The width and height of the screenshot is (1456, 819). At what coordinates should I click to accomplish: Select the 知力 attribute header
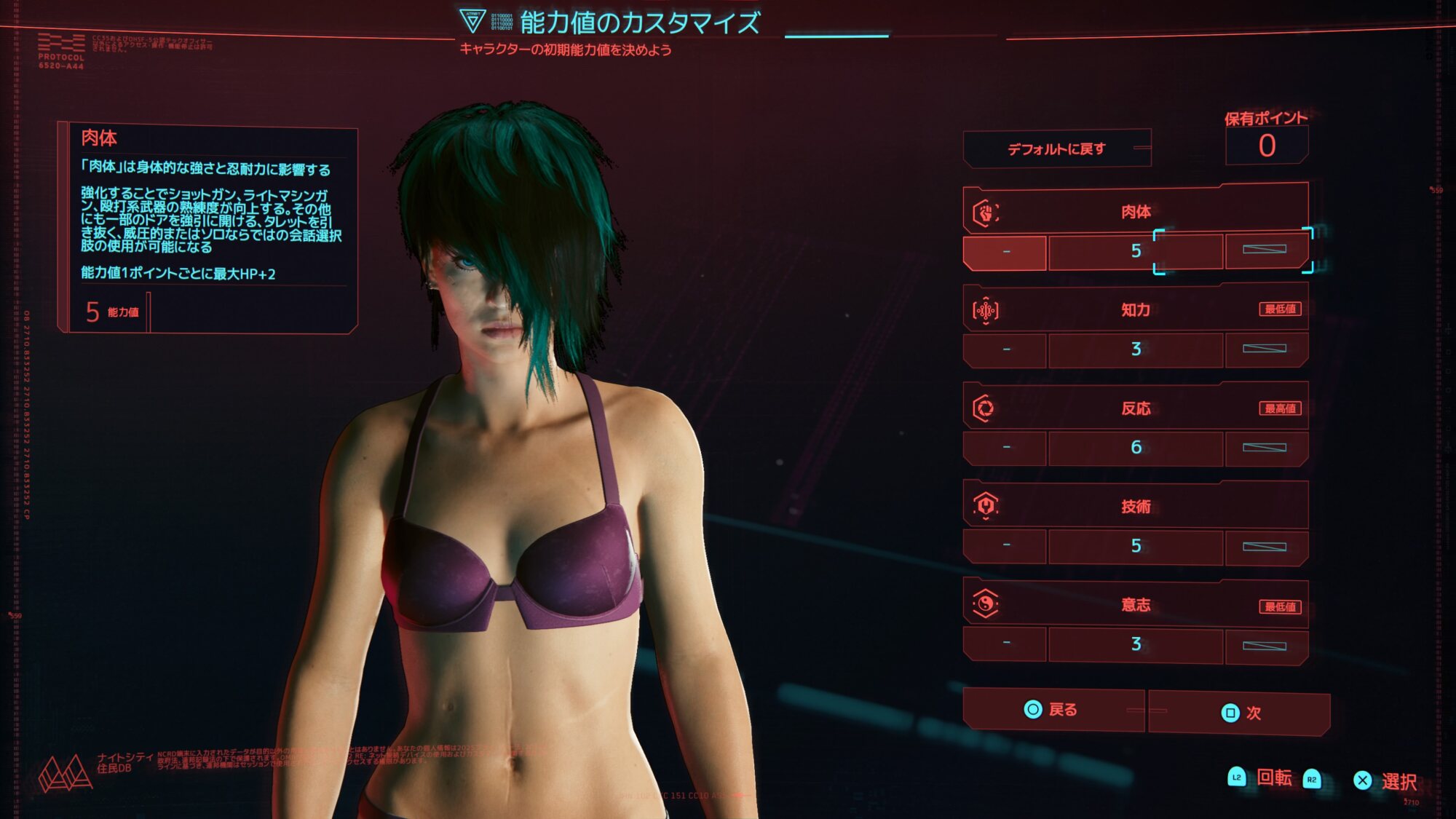pyautogui.click(x=1135, y=310)
